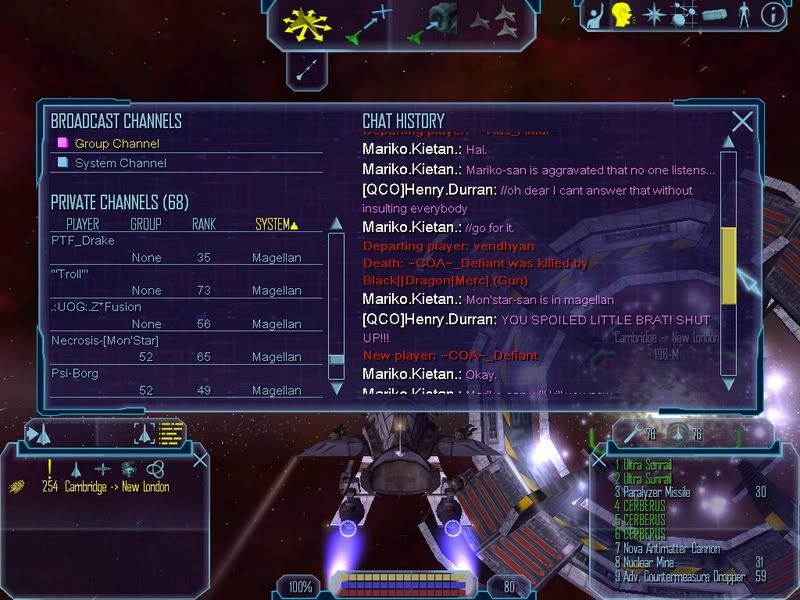Open the chat talking-head icon
The image size is (800, 600).
pyautogui.click(x=622, y=15)
